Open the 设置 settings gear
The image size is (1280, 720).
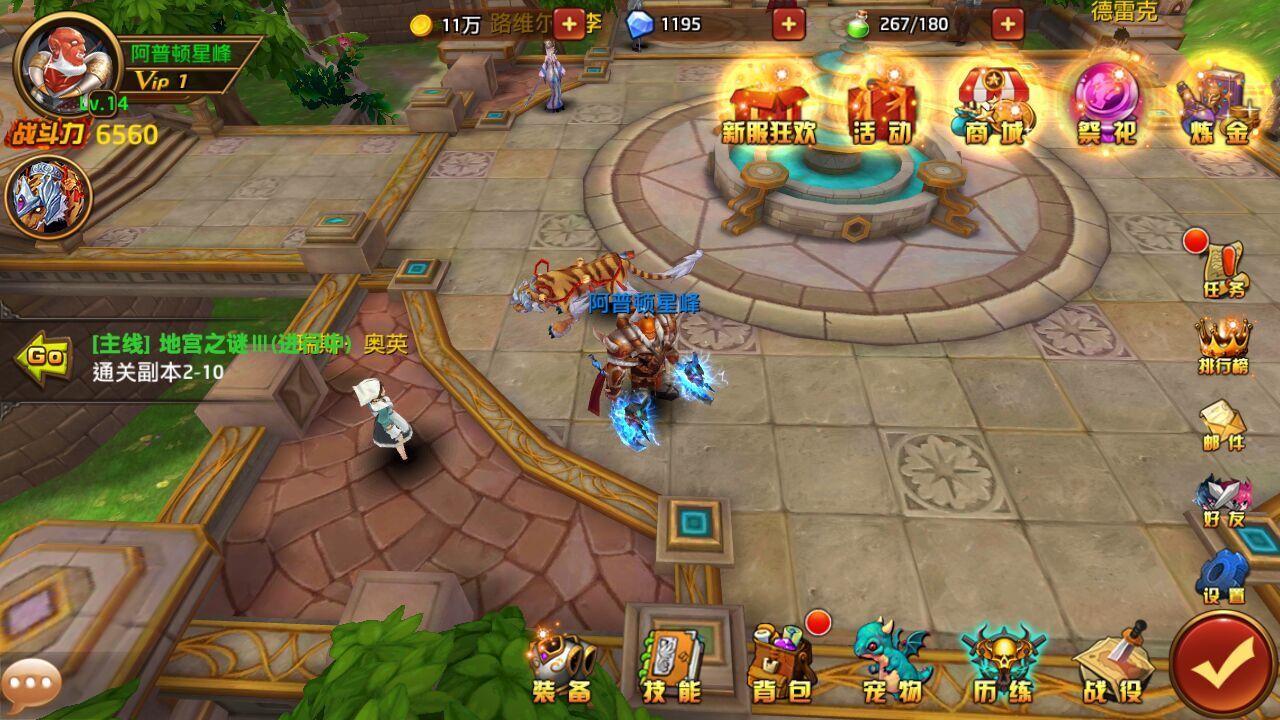[1223, 577]
